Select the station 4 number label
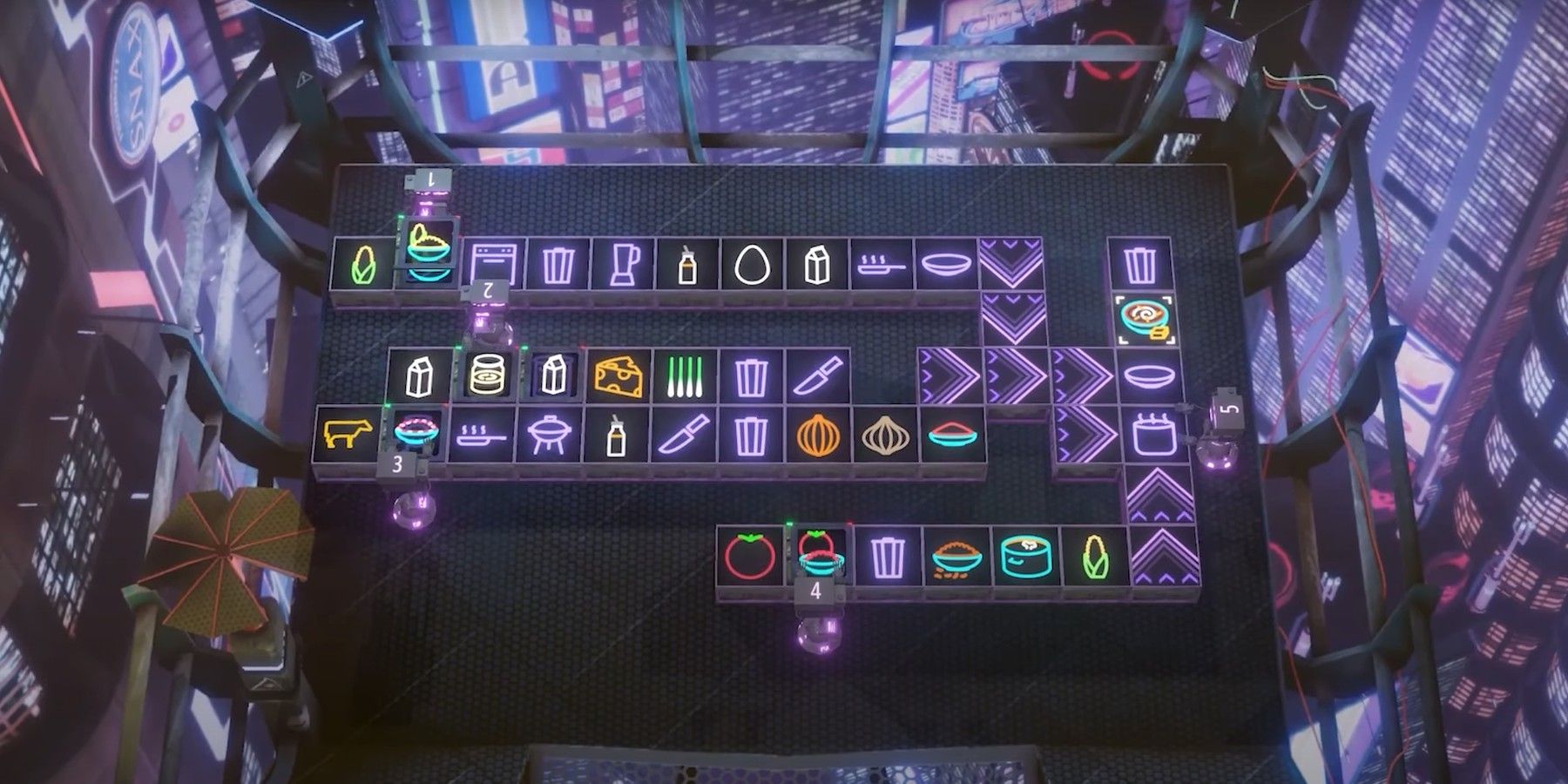The height and width of the screenshot is (784, 1568). (x=815, y=591)
